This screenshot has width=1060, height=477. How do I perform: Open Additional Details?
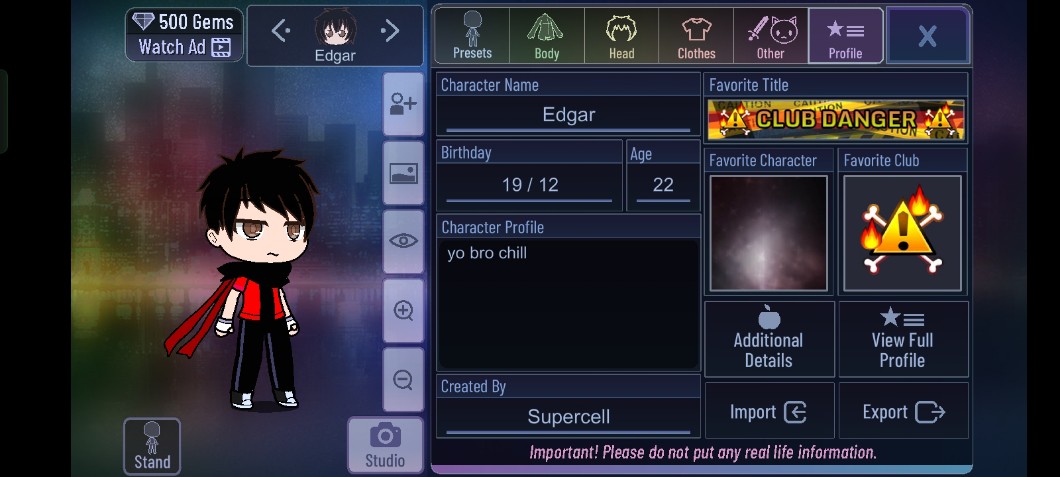click(x=769, y=339)
